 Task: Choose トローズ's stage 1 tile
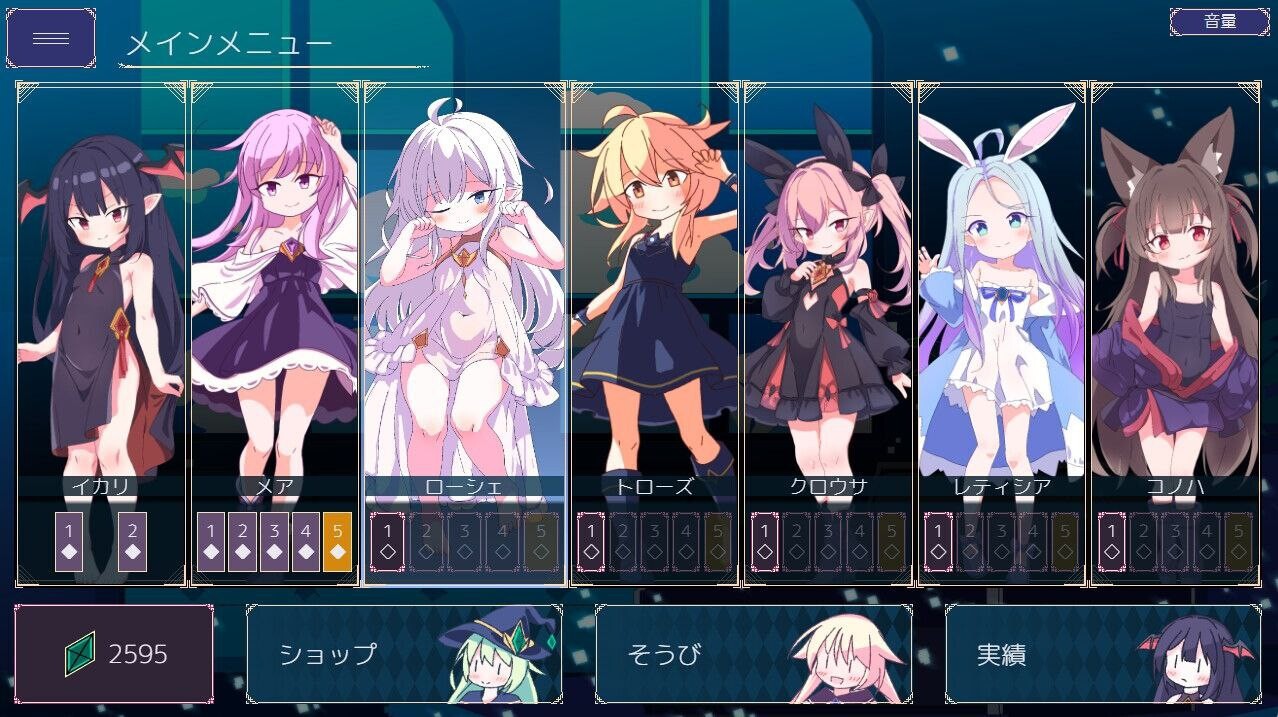coord(591,541)
